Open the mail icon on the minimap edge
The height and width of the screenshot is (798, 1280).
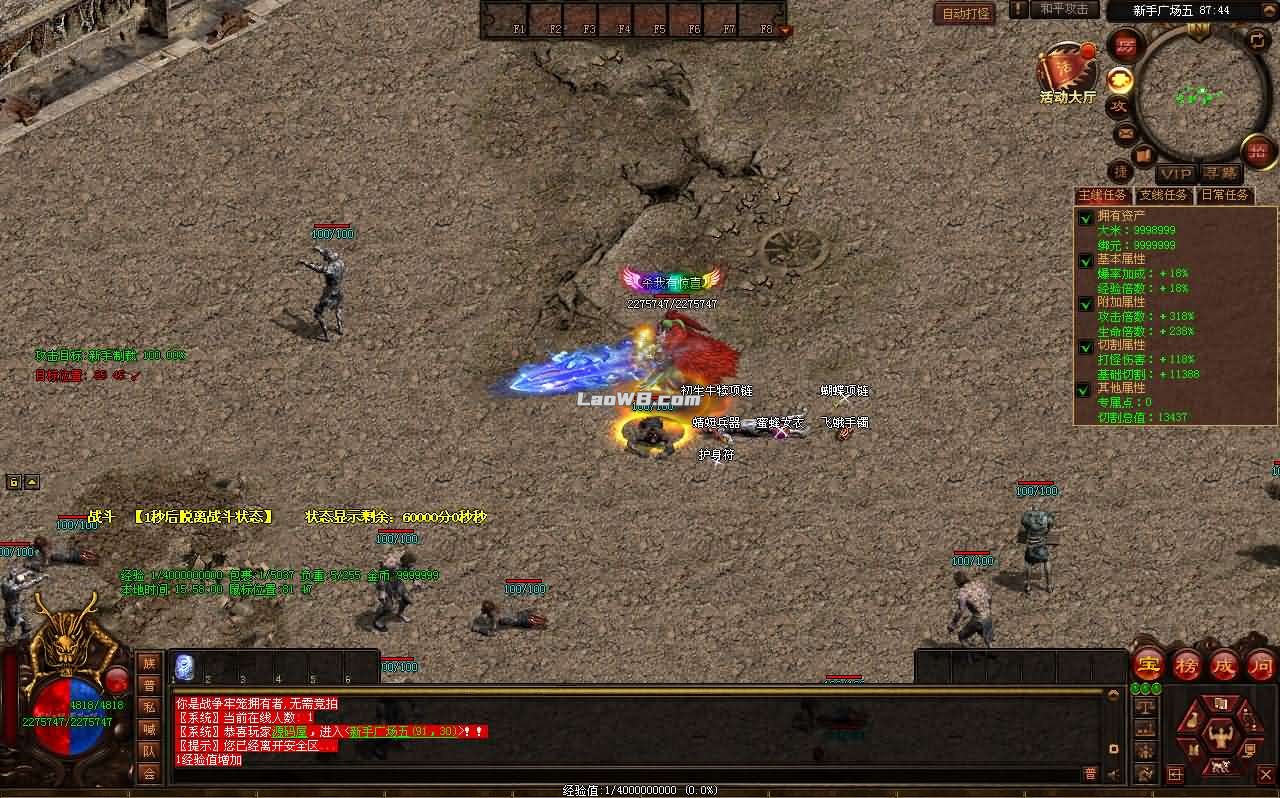tap(1126, 134)
